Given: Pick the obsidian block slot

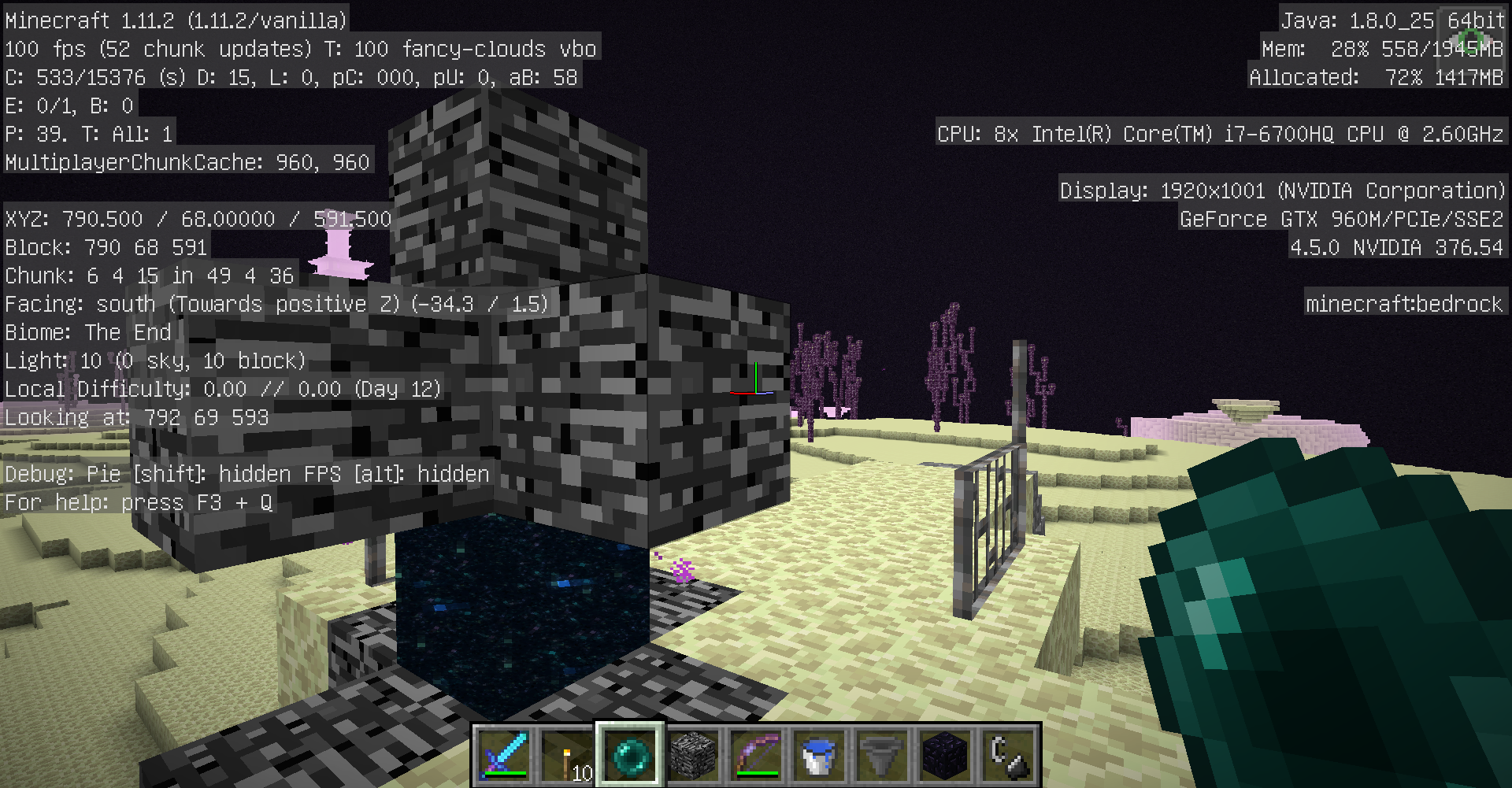Looking at the screenshot, I should [945, 754].
